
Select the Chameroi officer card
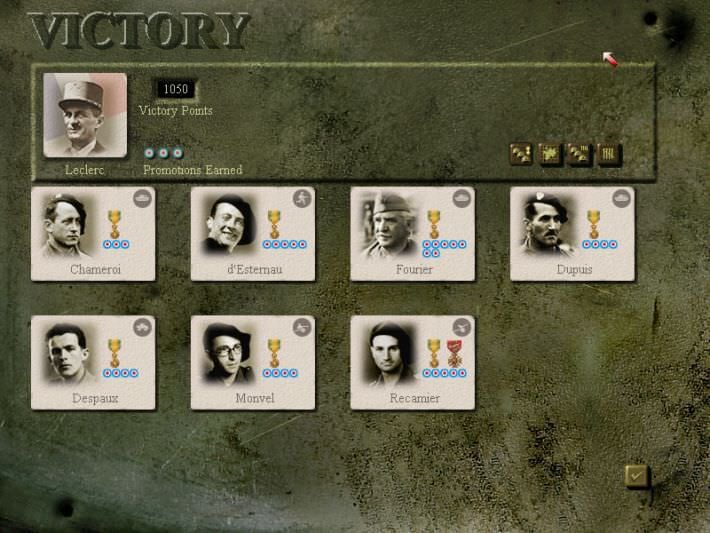tap(93, 234)
